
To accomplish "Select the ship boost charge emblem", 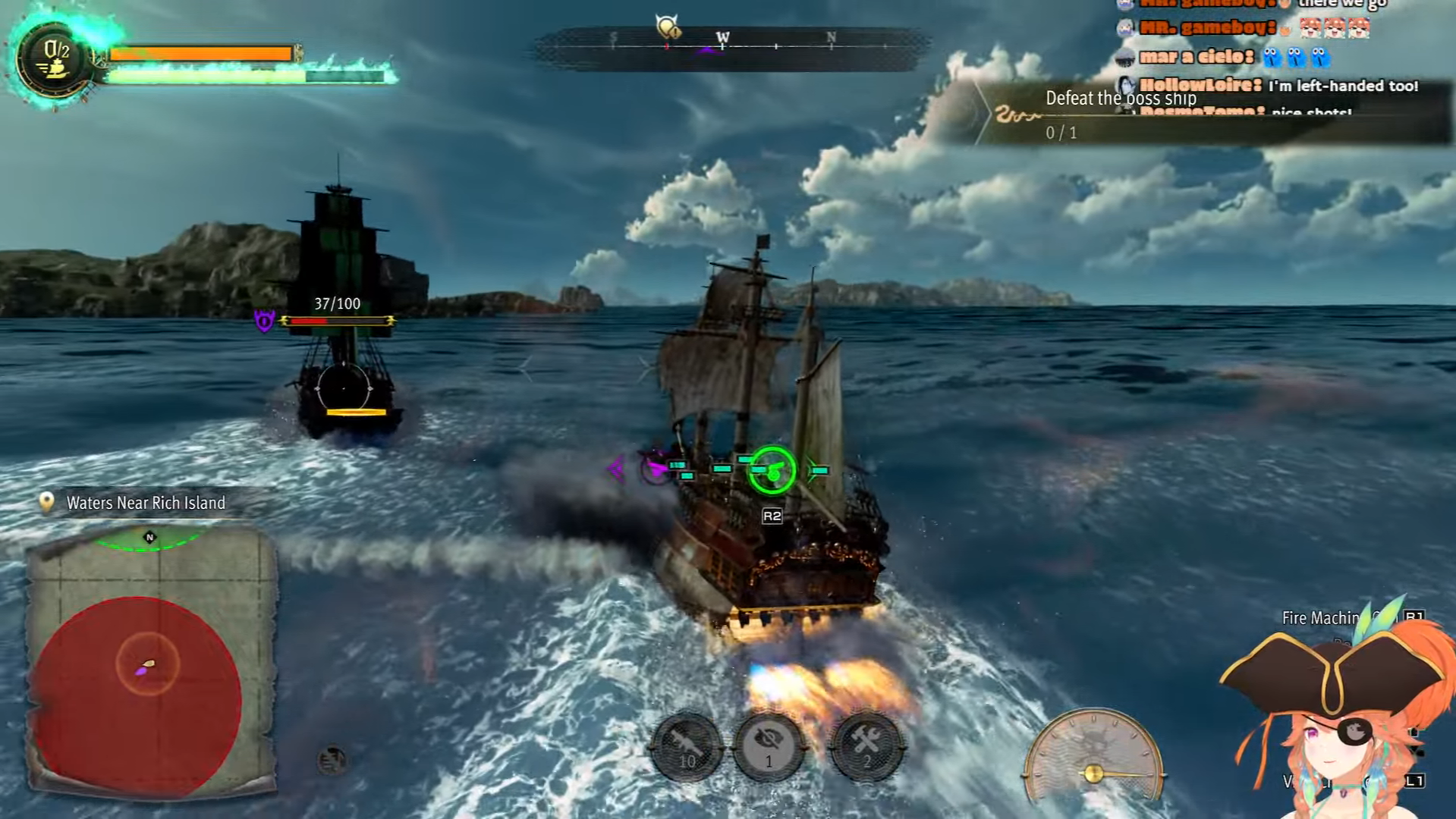I will 55,59.
